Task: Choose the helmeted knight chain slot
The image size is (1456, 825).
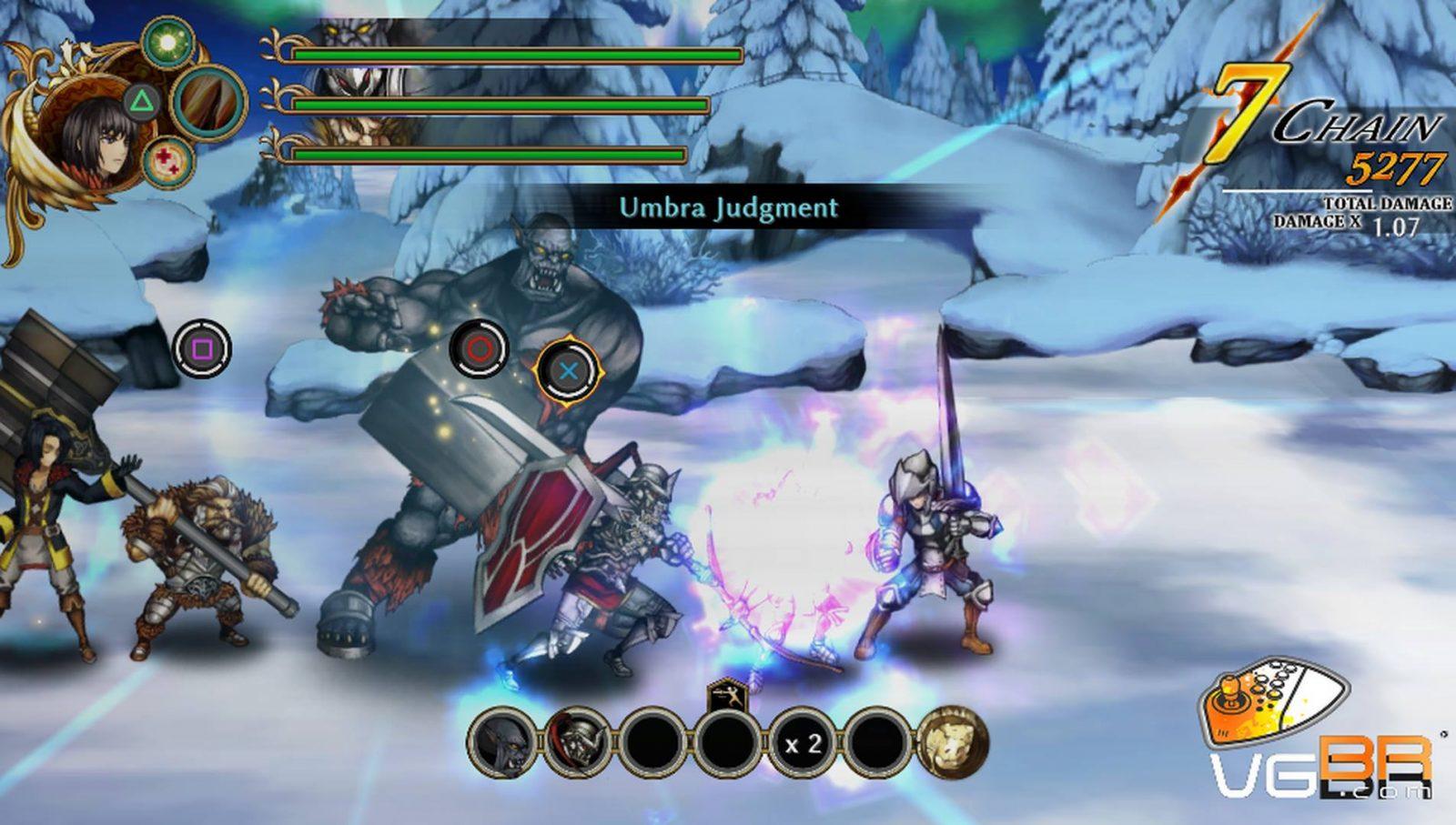Action: [x=579, y=743]
